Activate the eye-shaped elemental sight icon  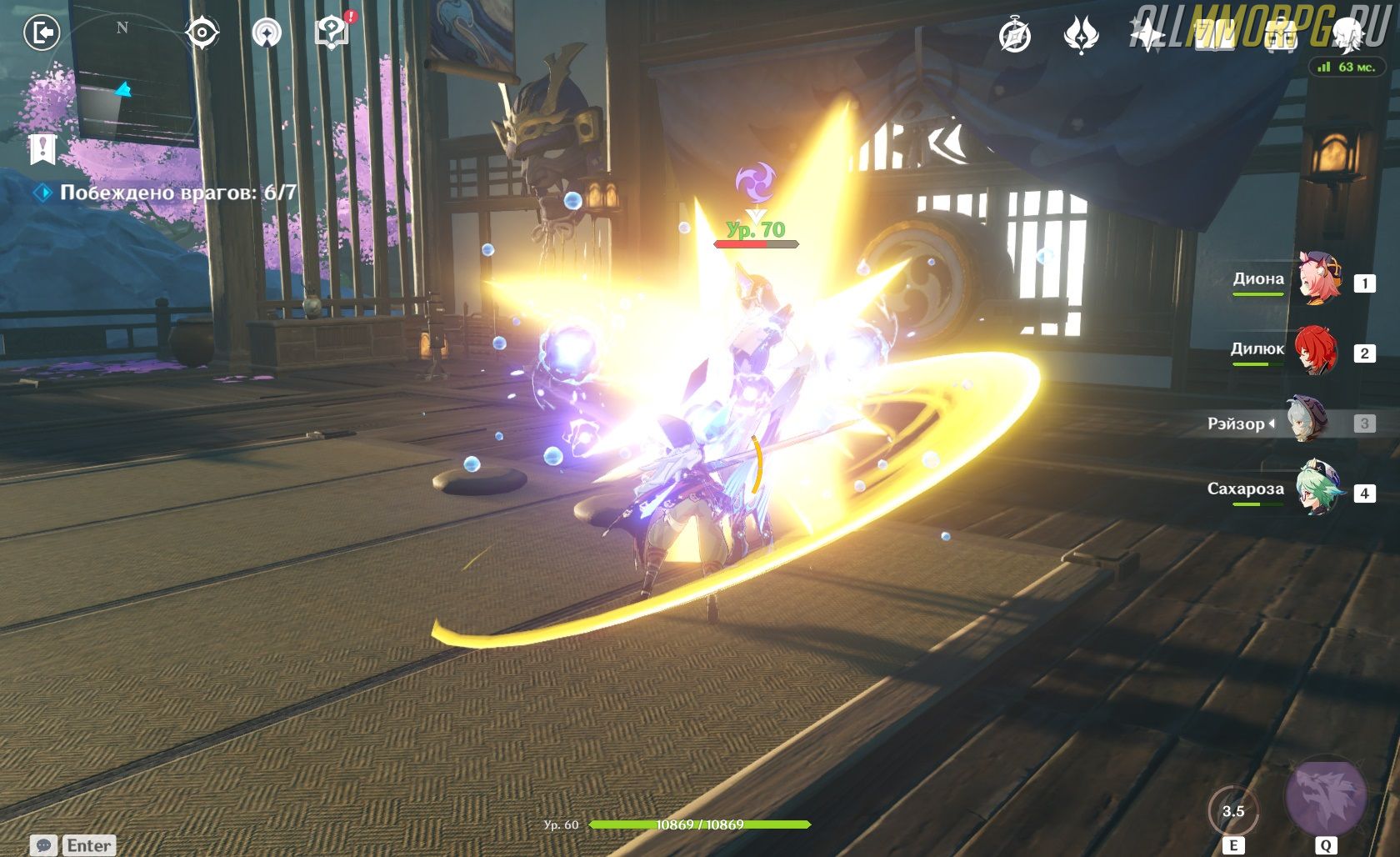202,33
